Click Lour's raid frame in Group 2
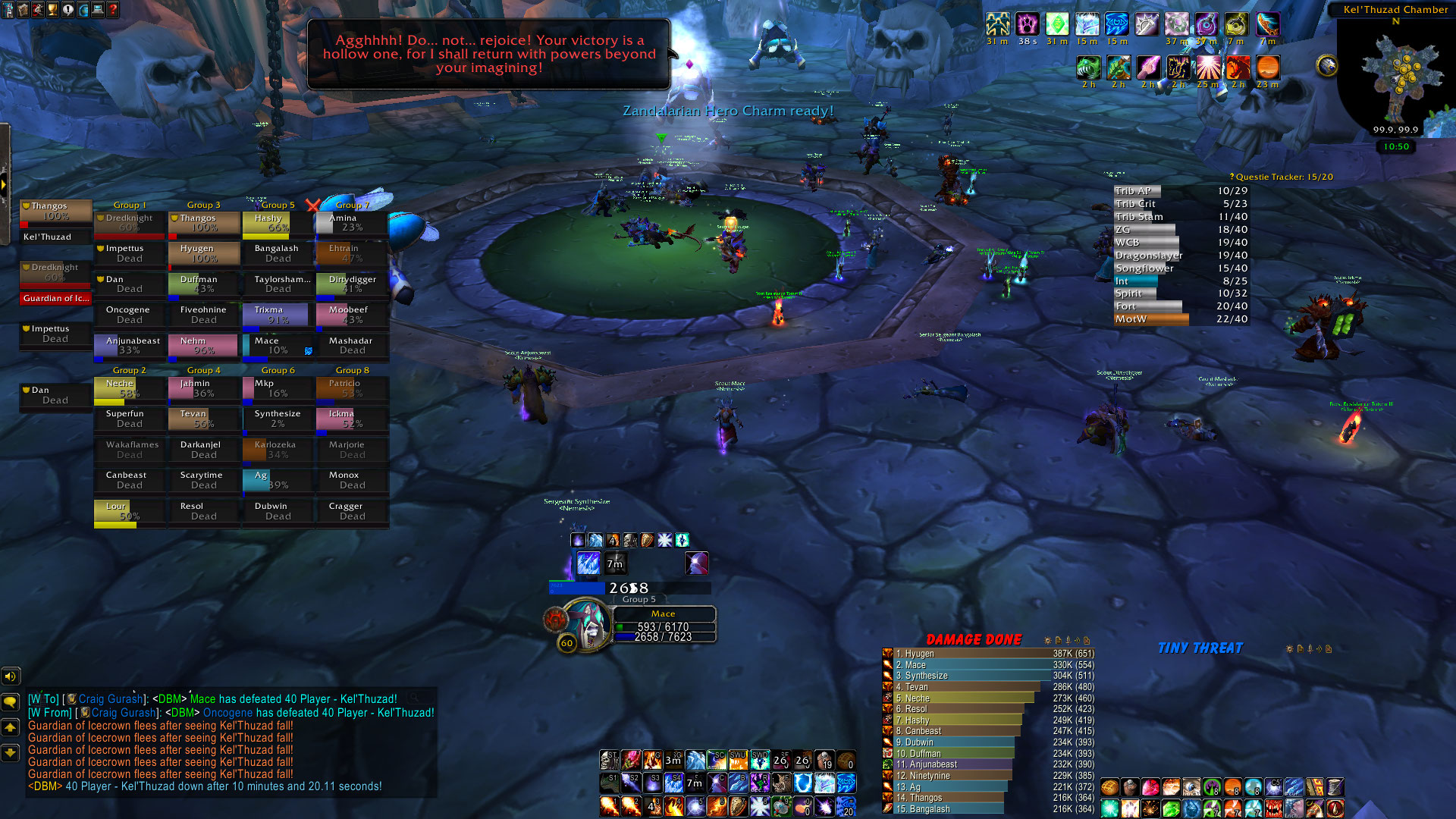The image size is (1456, 819). click(x=129, y=512)
